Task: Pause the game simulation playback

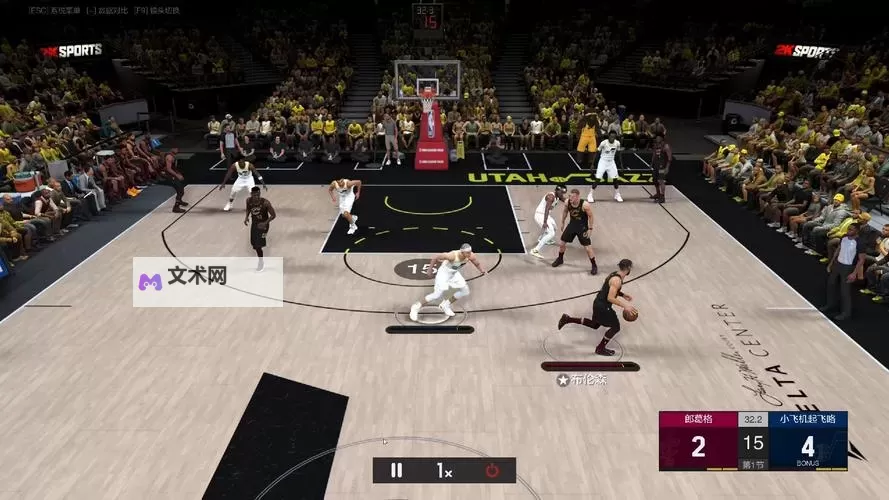Action: coord(397,470)
